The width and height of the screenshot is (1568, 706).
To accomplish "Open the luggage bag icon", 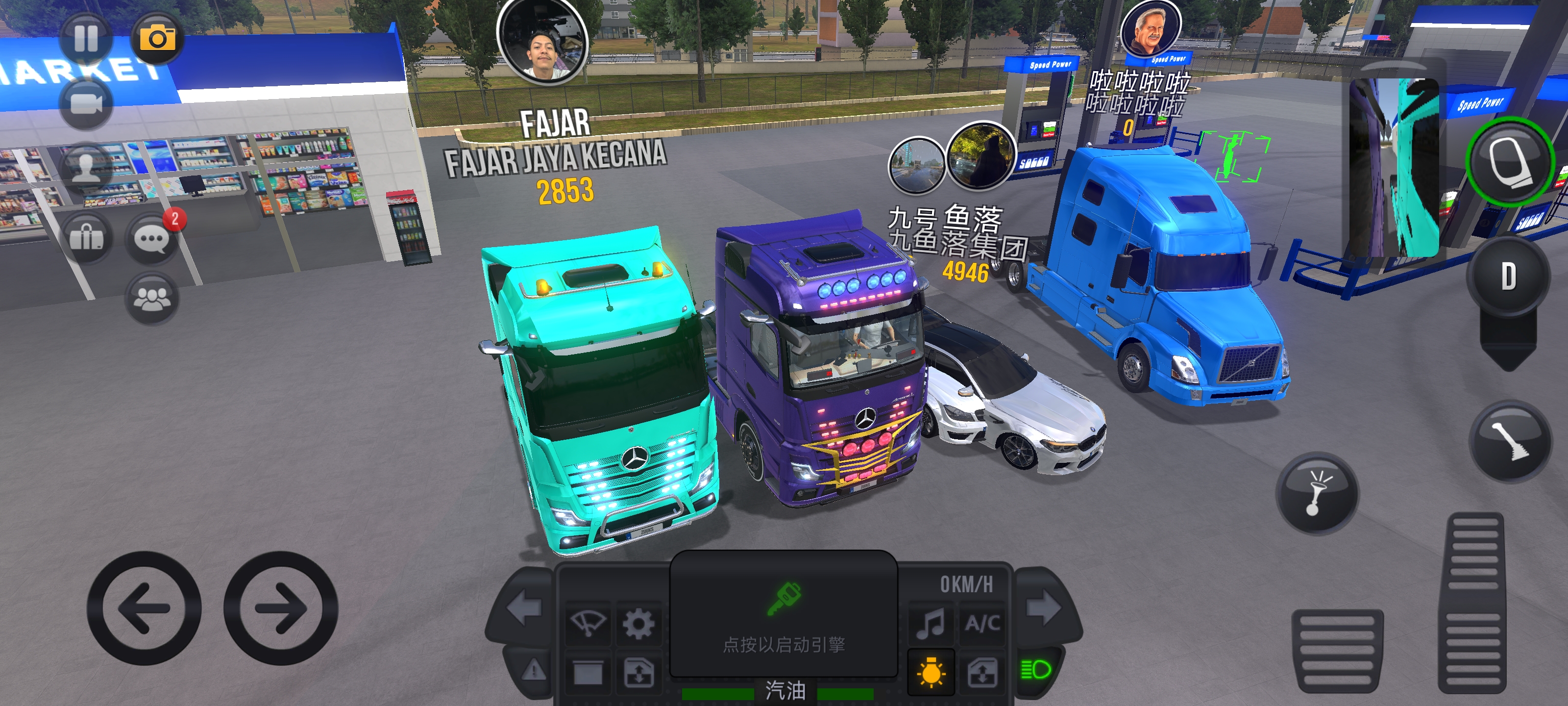I will [x=86, y=237].
